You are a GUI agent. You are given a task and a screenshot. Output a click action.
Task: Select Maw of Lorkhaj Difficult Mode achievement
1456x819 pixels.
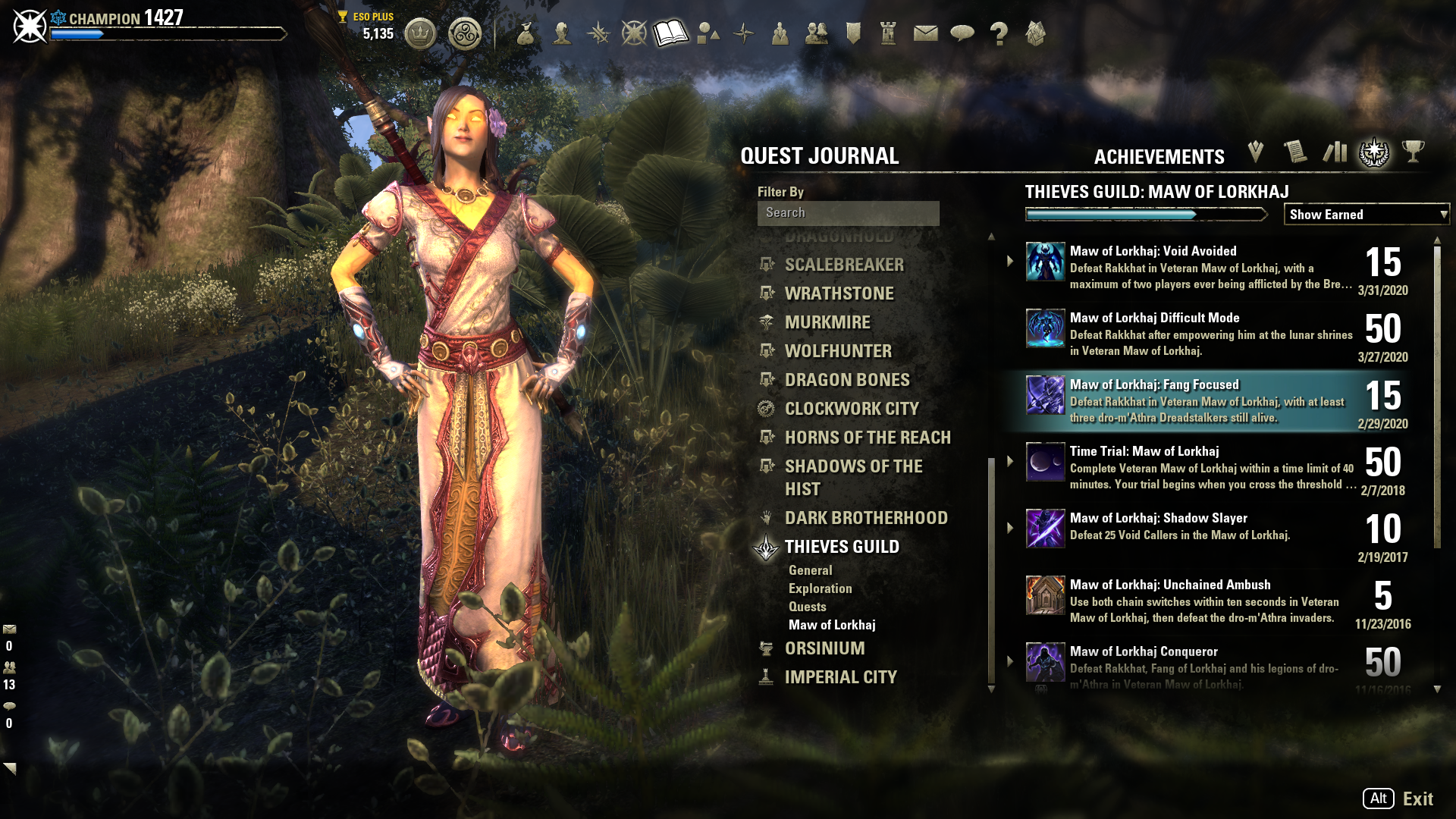coord(1210,334)
